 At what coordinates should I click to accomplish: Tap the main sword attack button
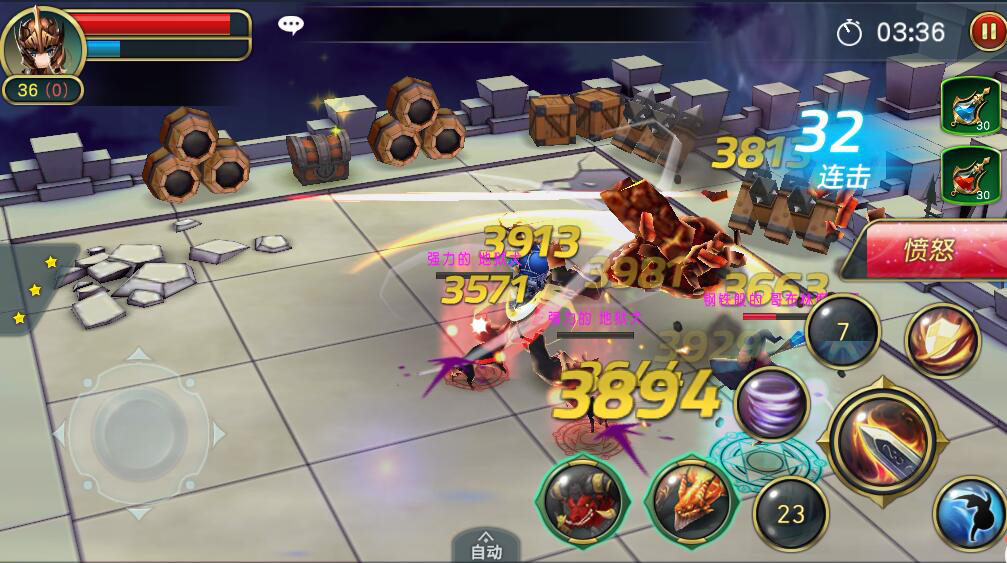pos(882,438)
